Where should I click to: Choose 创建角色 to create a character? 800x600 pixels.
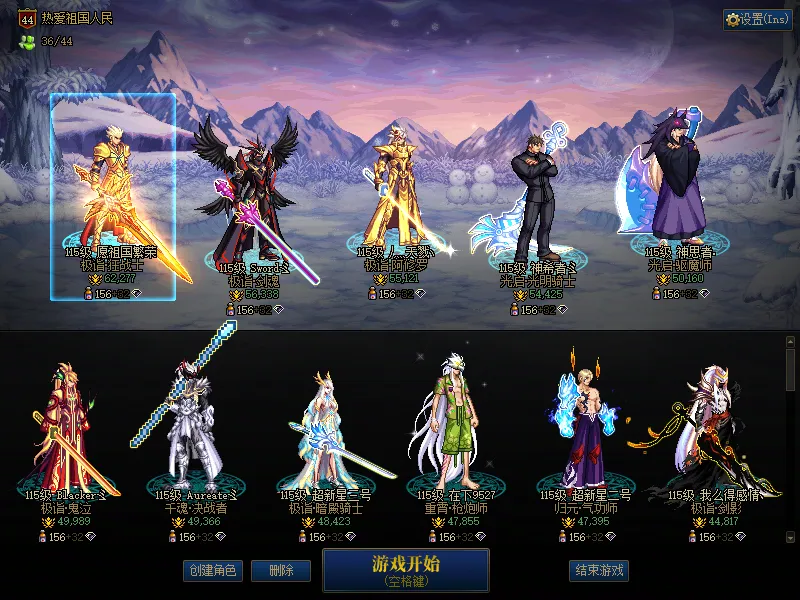tap(211, 571)
